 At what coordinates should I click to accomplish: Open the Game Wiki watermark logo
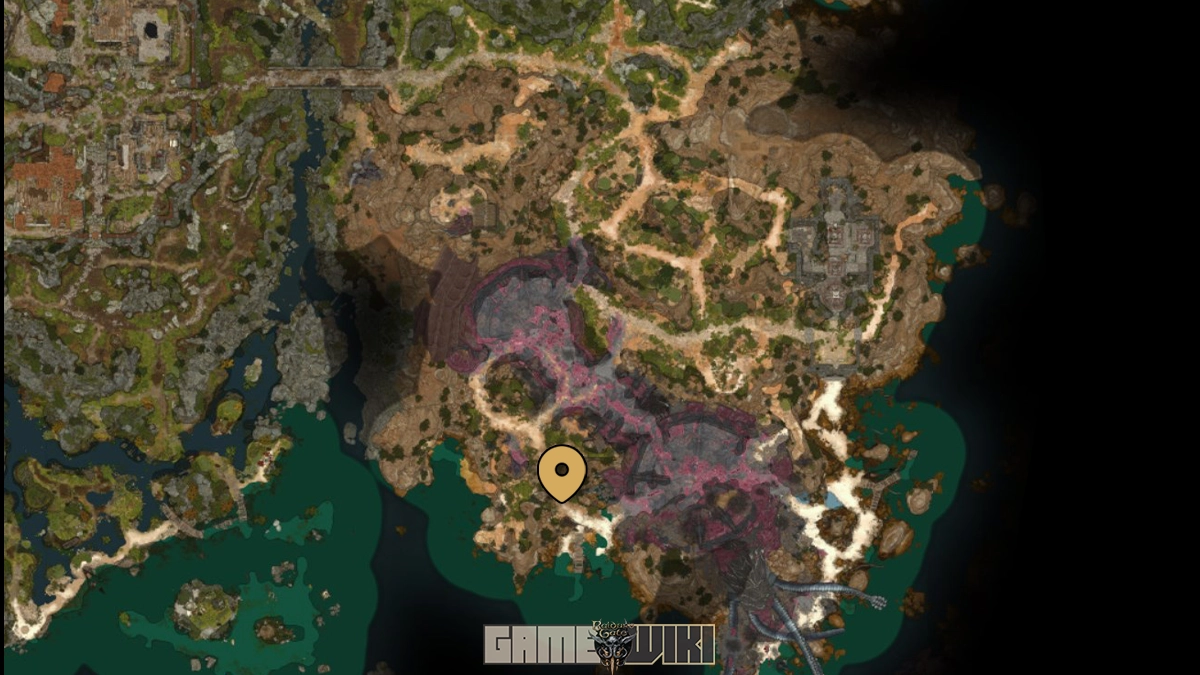[x=599, y=643]
